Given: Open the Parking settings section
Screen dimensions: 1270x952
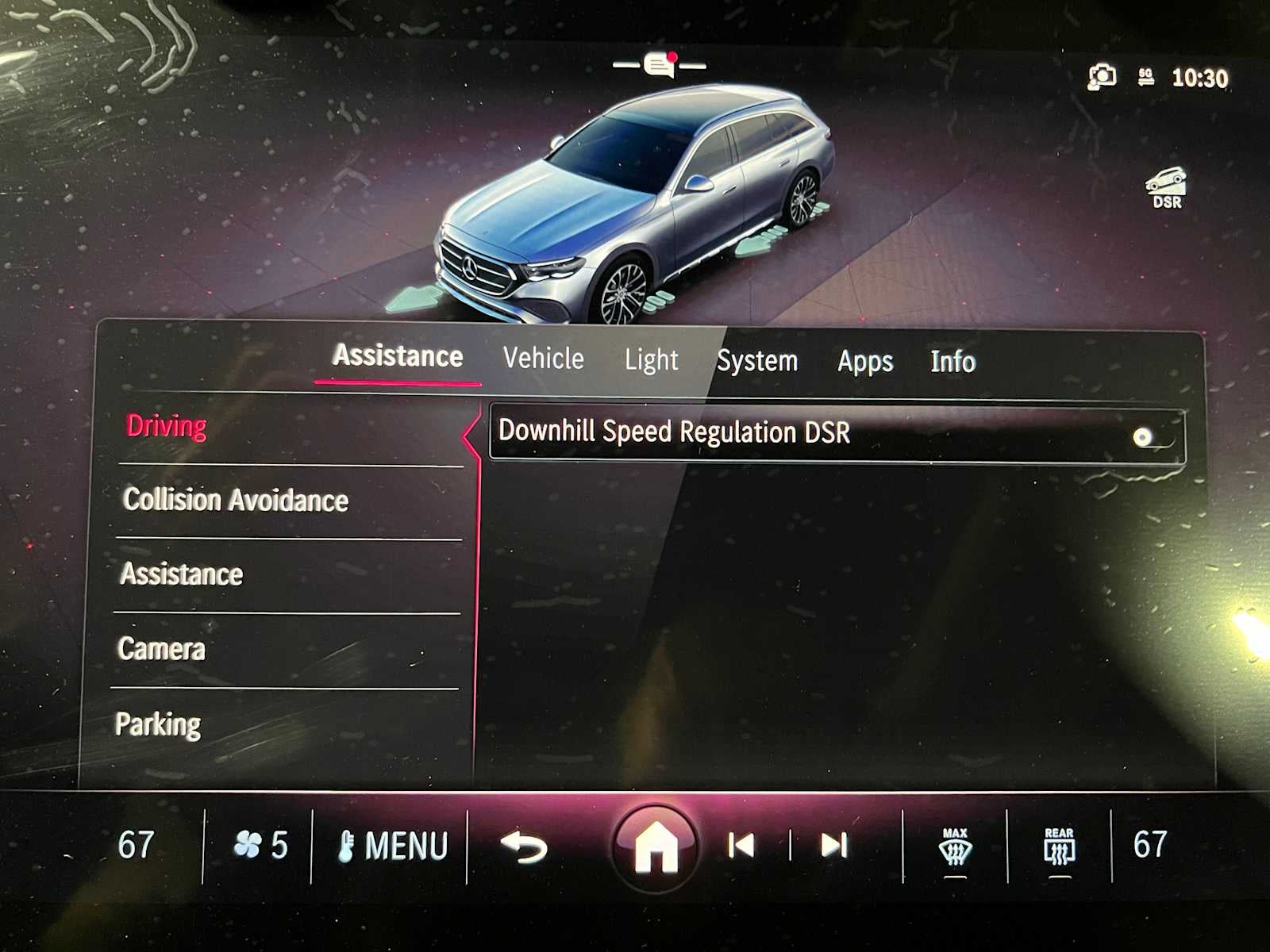Looking at the screenshot, I should click(158, 723).
